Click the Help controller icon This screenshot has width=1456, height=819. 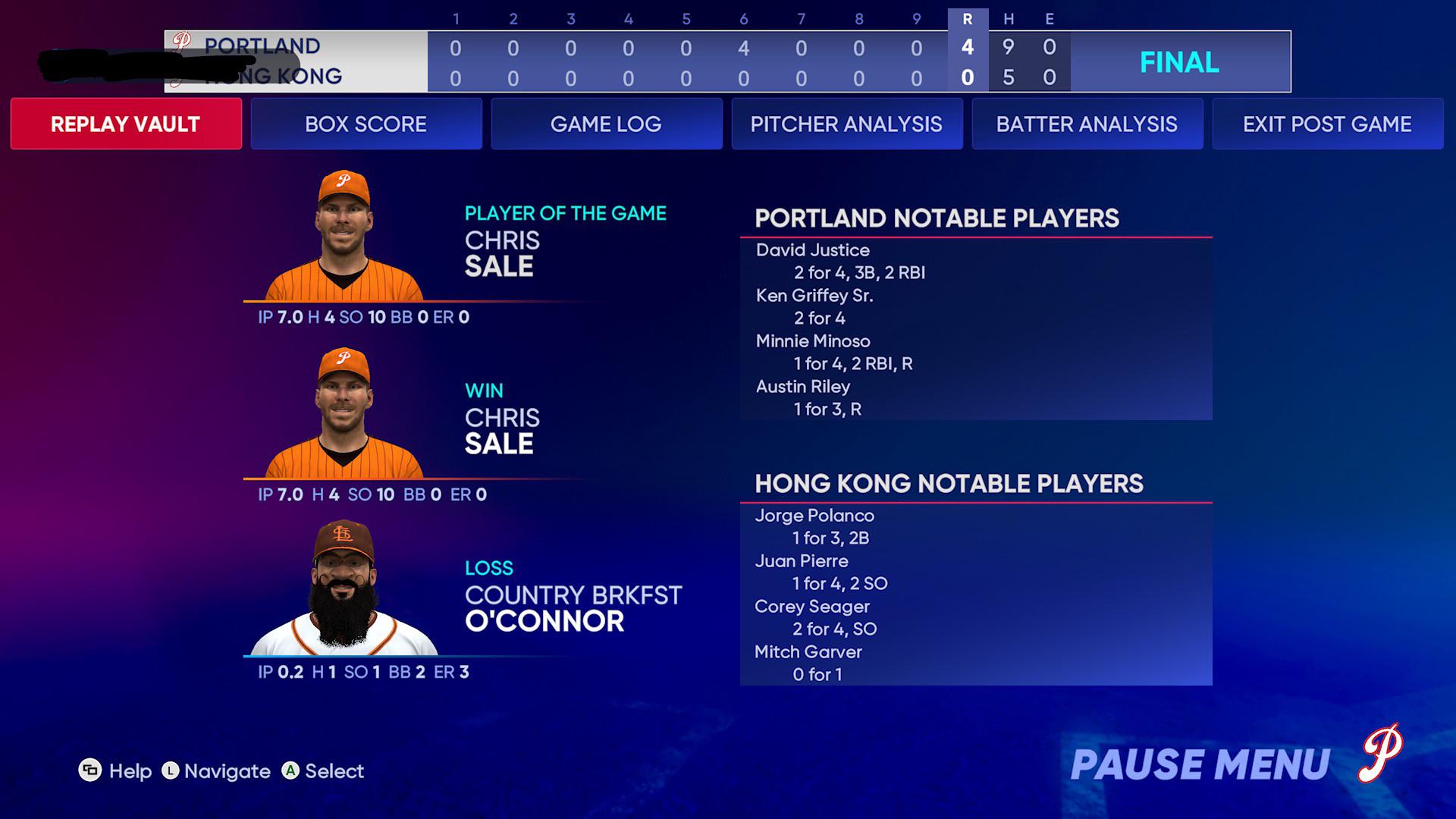pyautogui.click(x=90, y=771)
